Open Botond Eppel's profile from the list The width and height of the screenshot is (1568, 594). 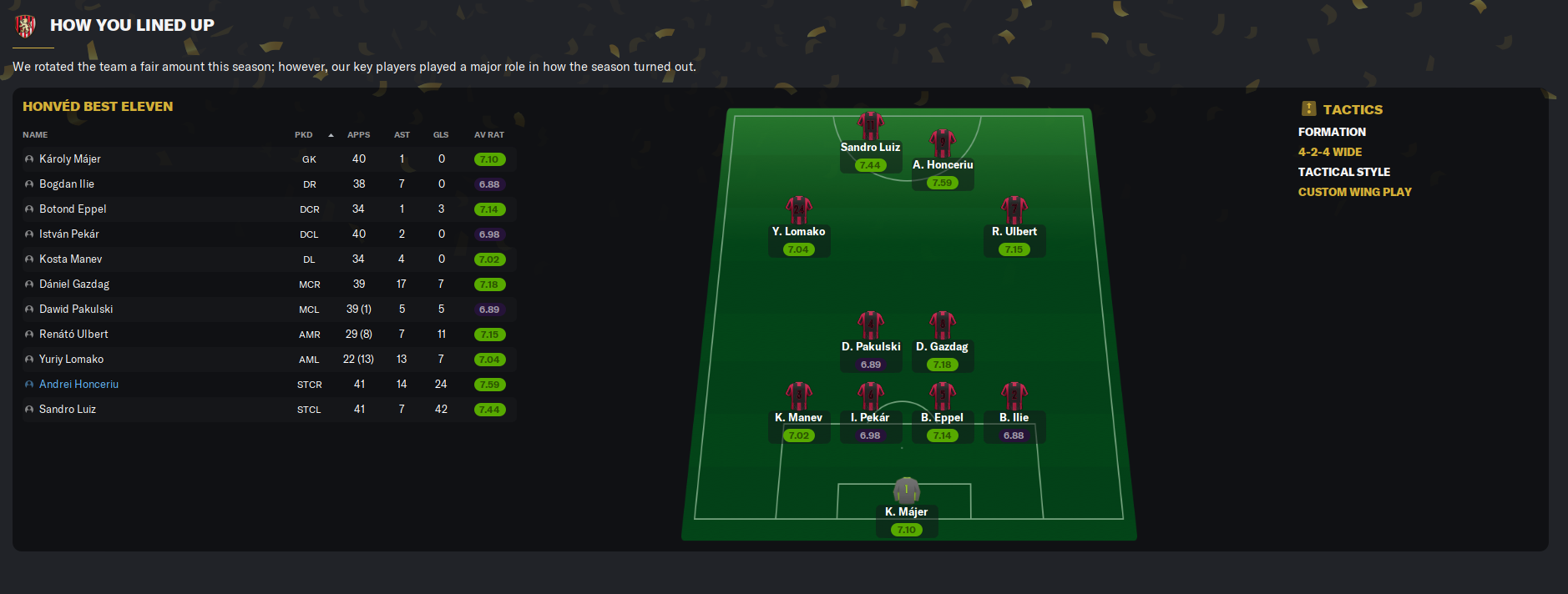pos(73,209)
